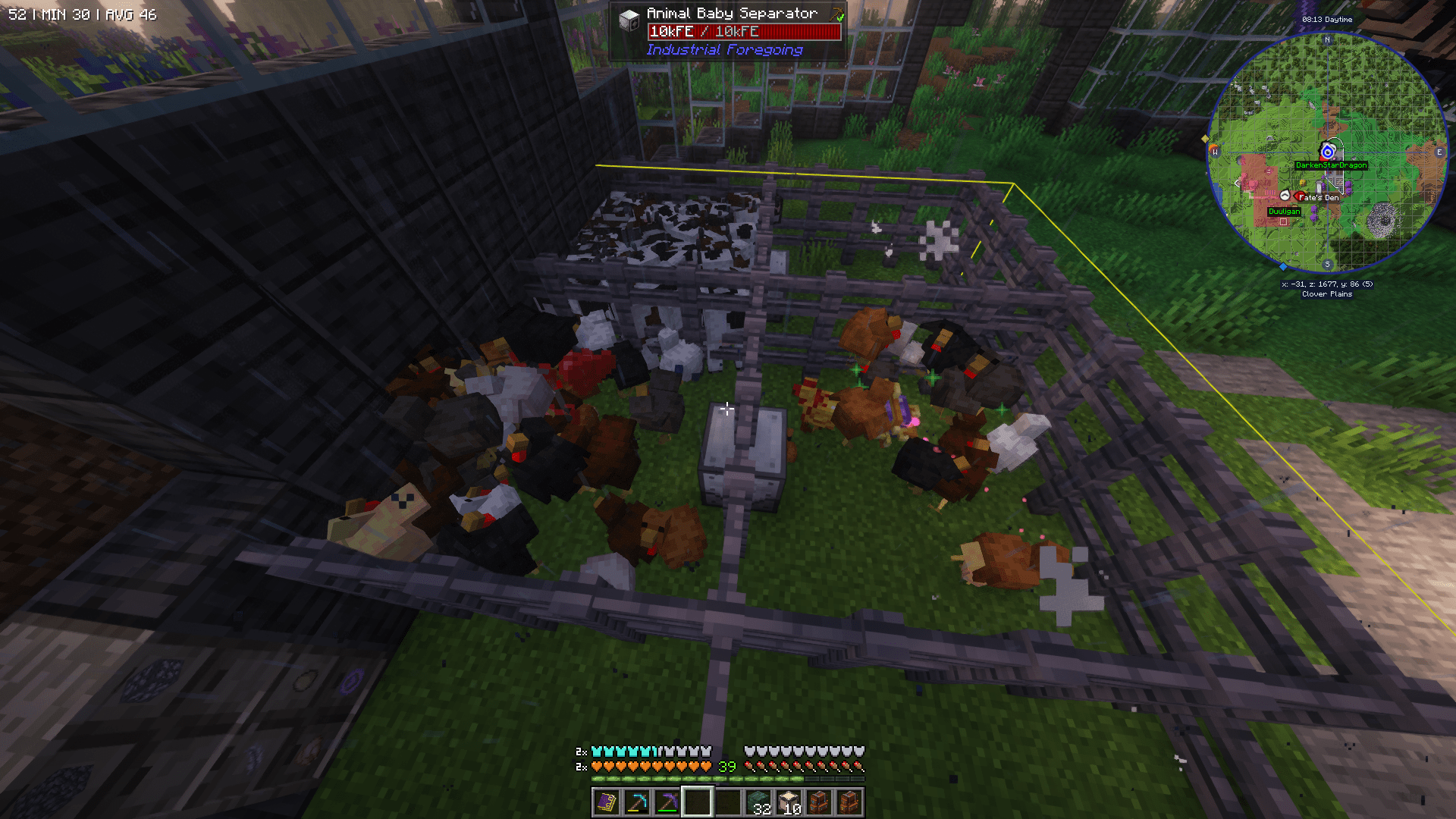
Task: Click the N compass indicator on the minimap
Action: 1327,40
